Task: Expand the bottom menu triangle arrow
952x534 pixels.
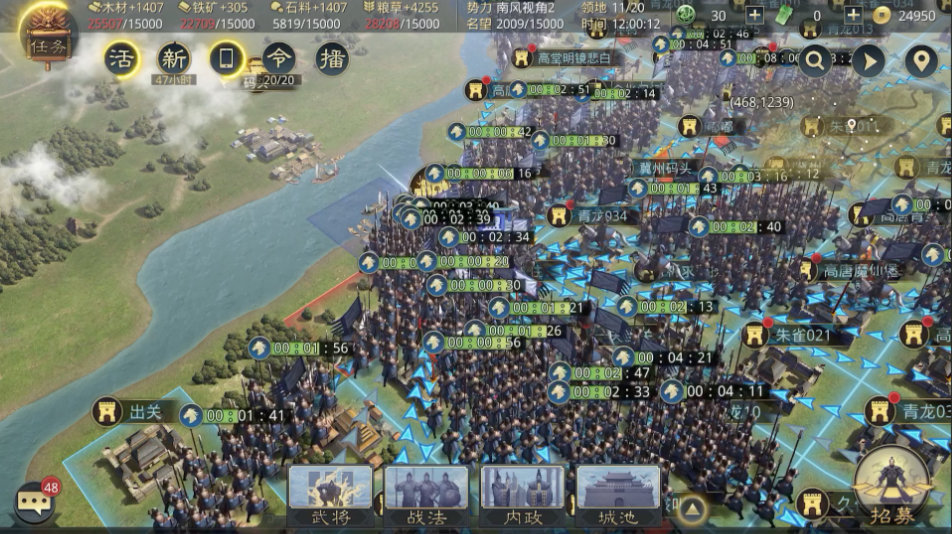Action: [x=690, y=509]
